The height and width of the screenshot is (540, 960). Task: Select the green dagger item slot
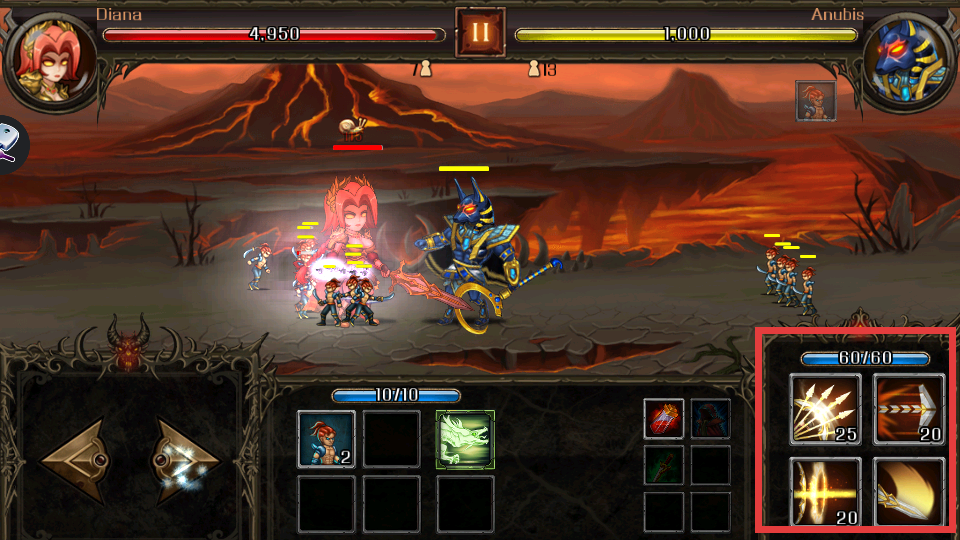click(664, 465)
